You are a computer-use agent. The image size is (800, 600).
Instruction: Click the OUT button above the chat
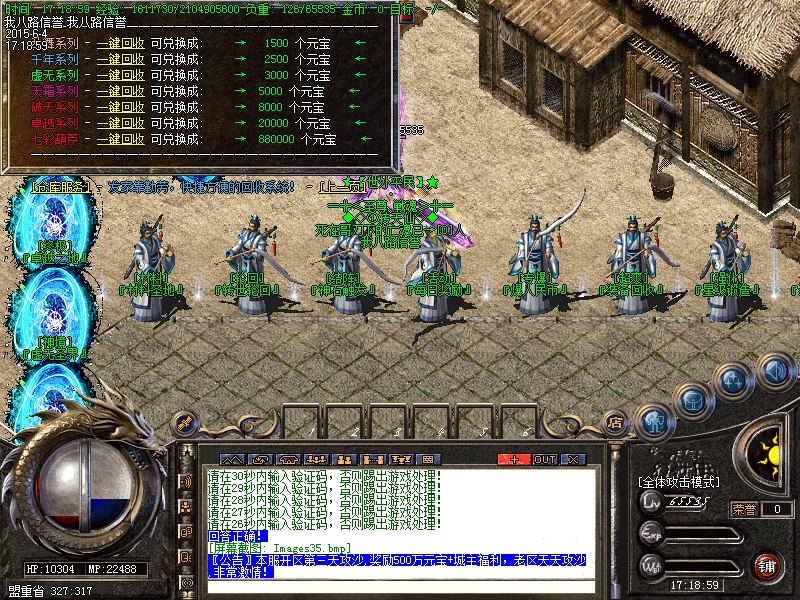544,459
